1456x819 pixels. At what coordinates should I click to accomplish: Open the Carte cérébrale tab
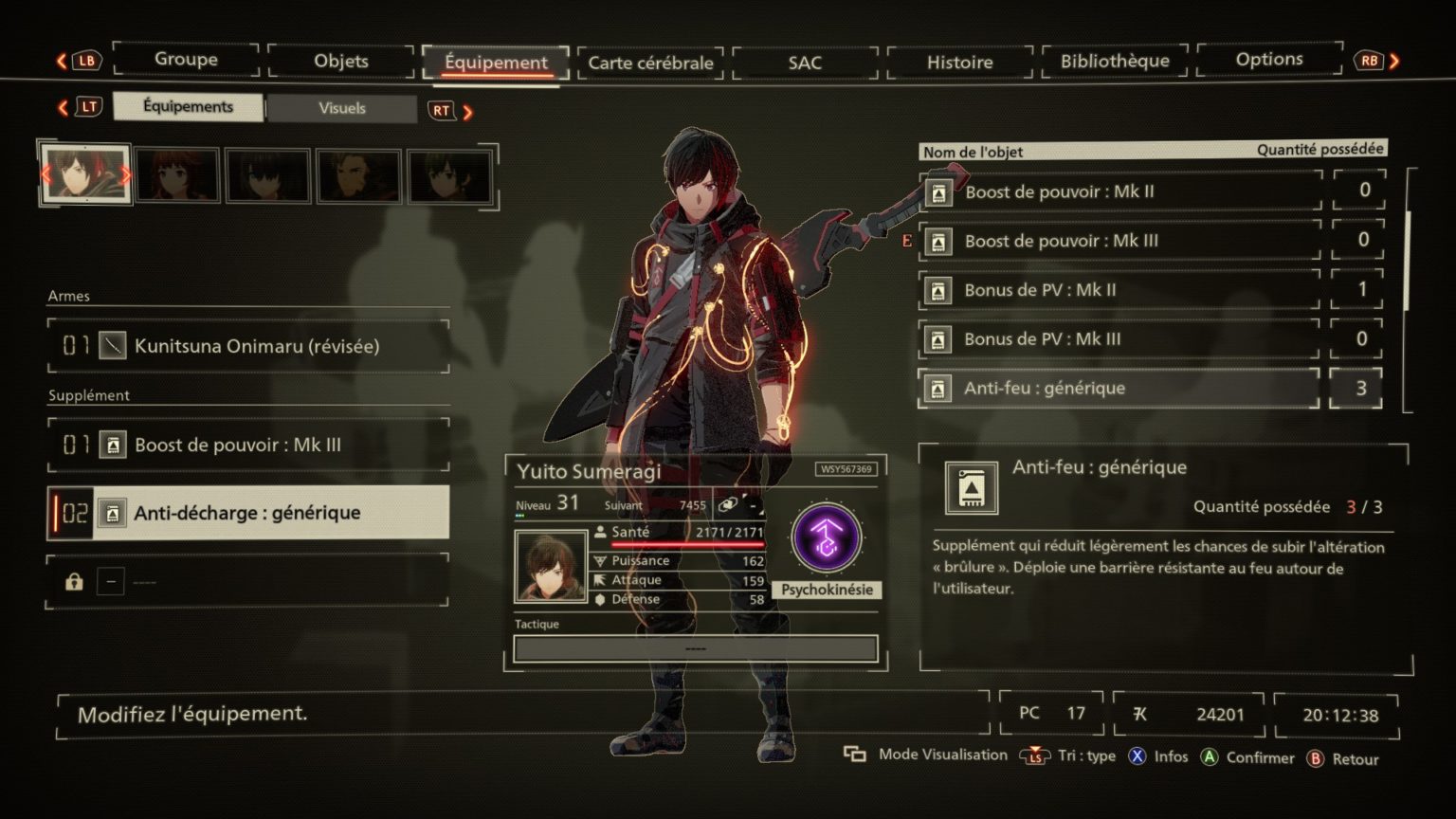point(650,63)
